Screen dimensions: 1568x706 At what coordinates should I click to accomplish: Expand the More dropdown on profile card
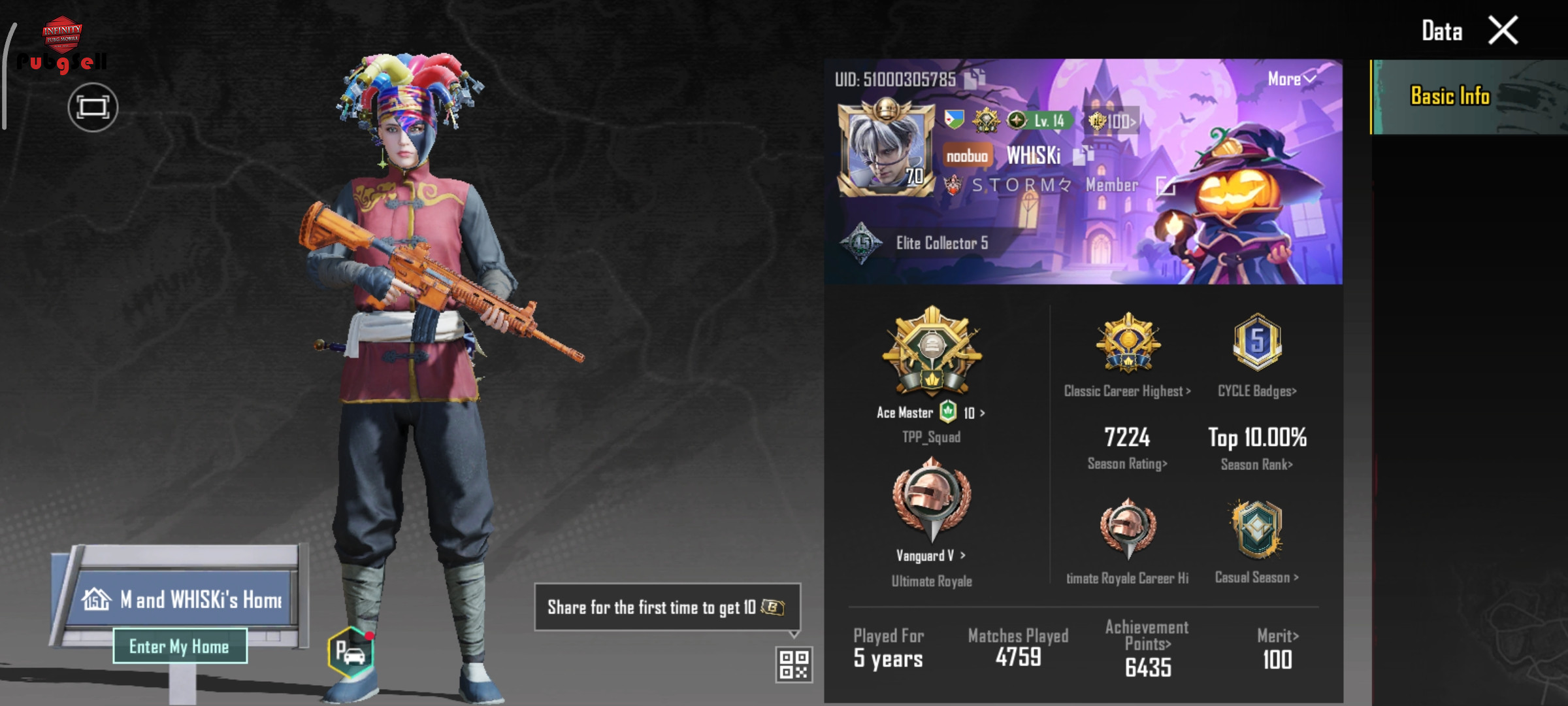[x=1291, y=79]
